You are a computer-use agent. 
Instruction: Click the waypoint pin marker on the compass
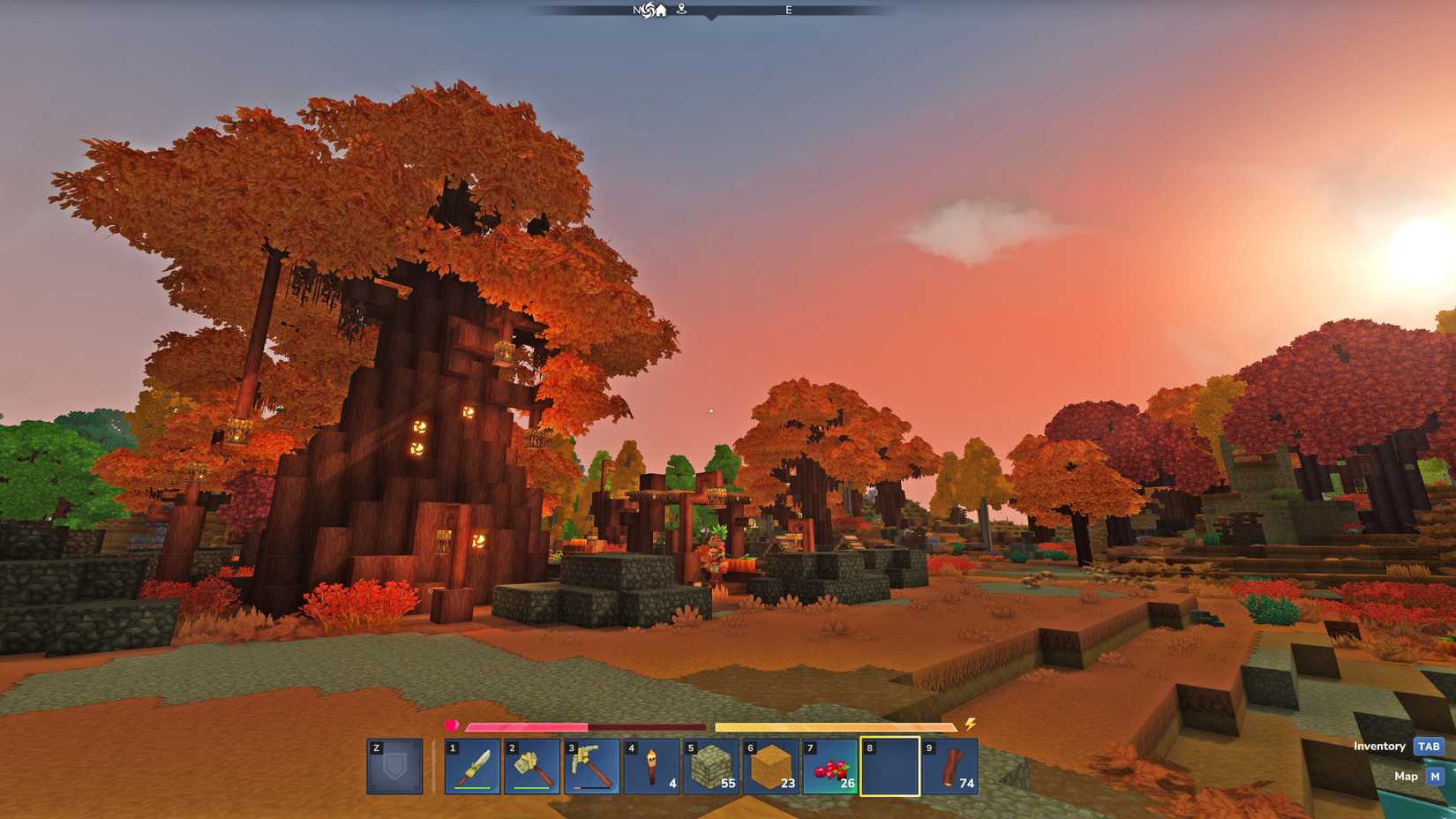(x=680, y=10)
